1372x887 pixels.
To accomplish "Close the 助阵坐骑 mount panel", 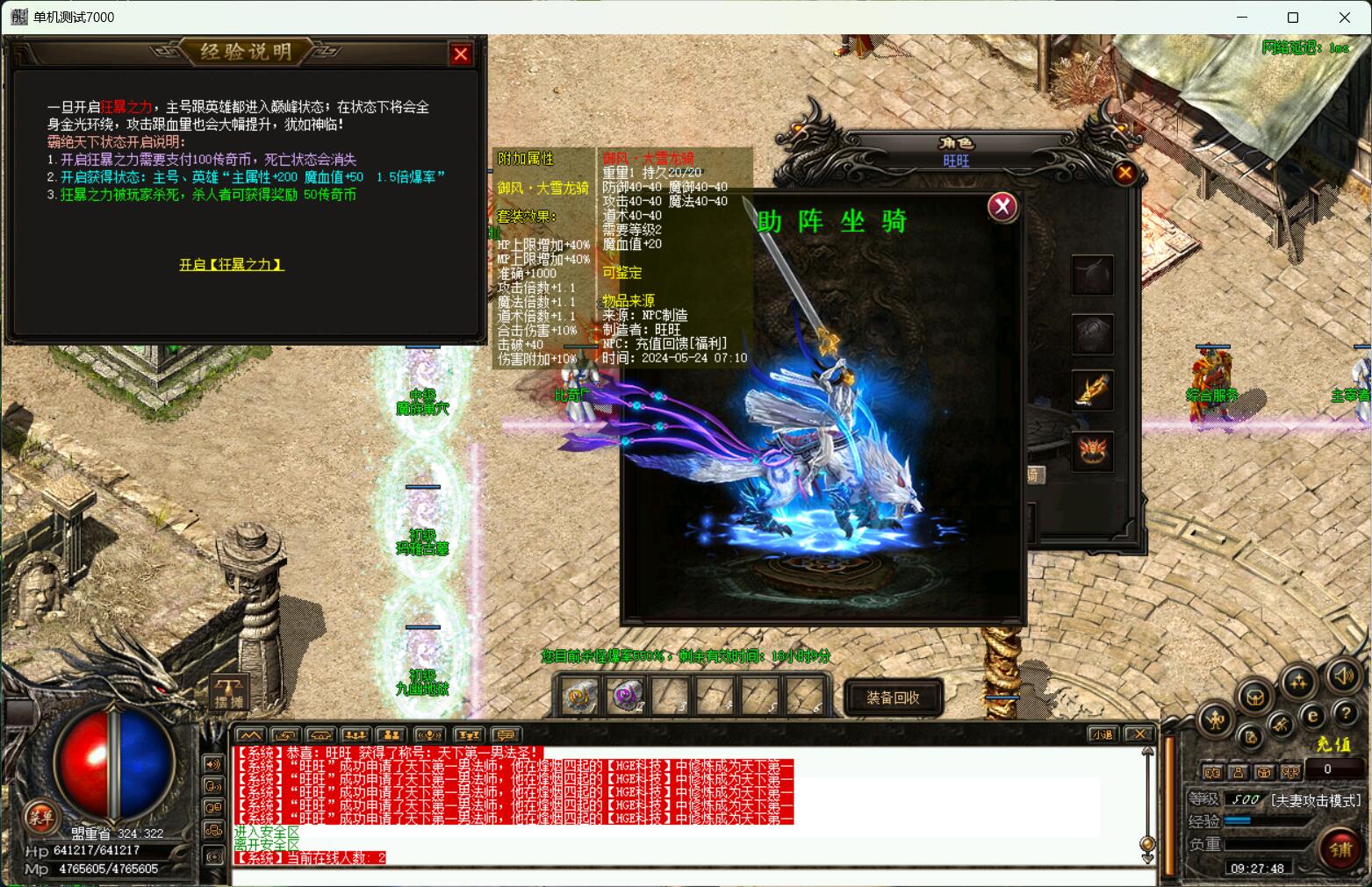I will coord(1002,206).
